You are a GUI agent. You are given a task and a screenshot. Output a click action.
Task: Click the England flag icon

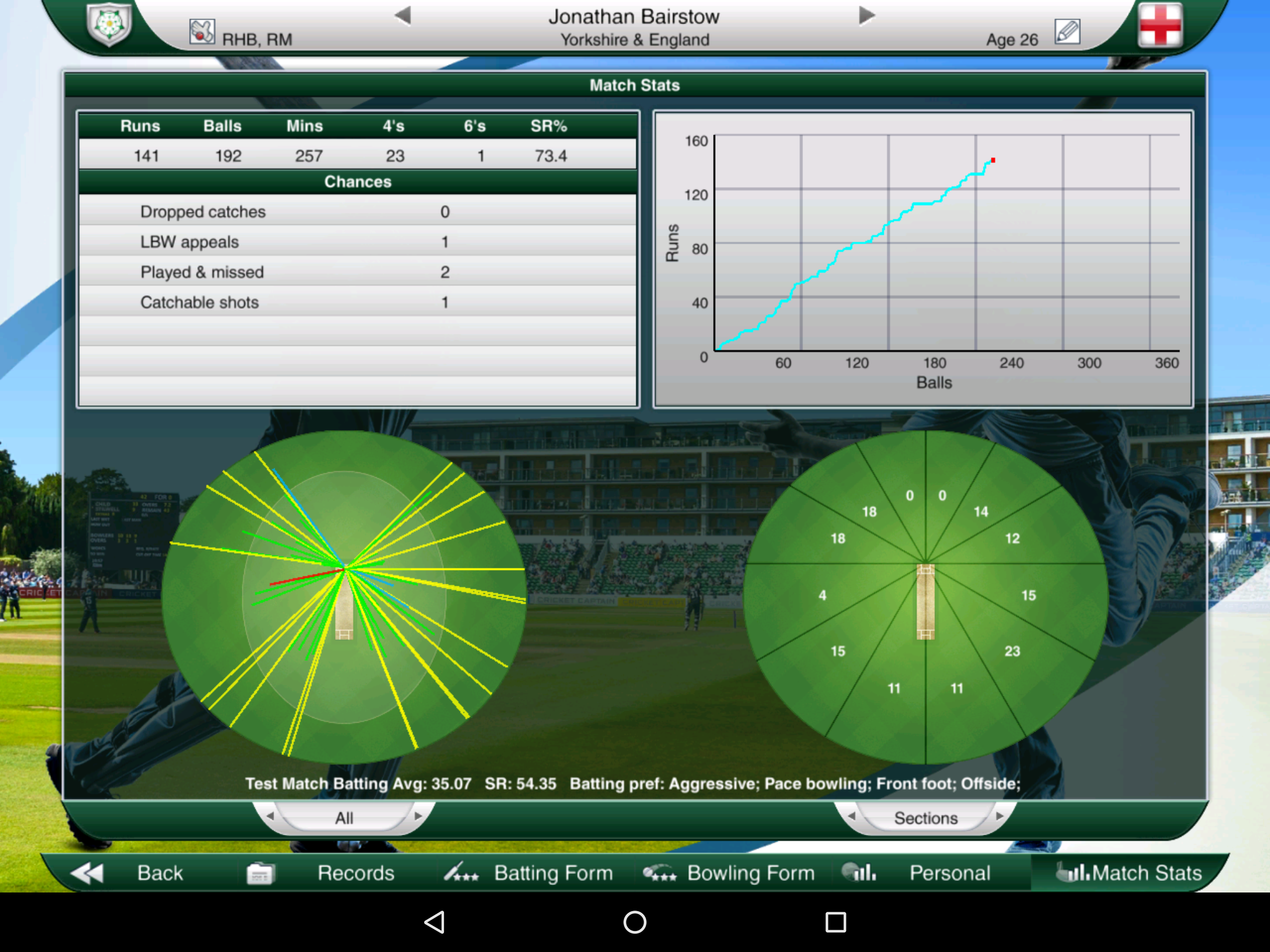coord(1160,25)
